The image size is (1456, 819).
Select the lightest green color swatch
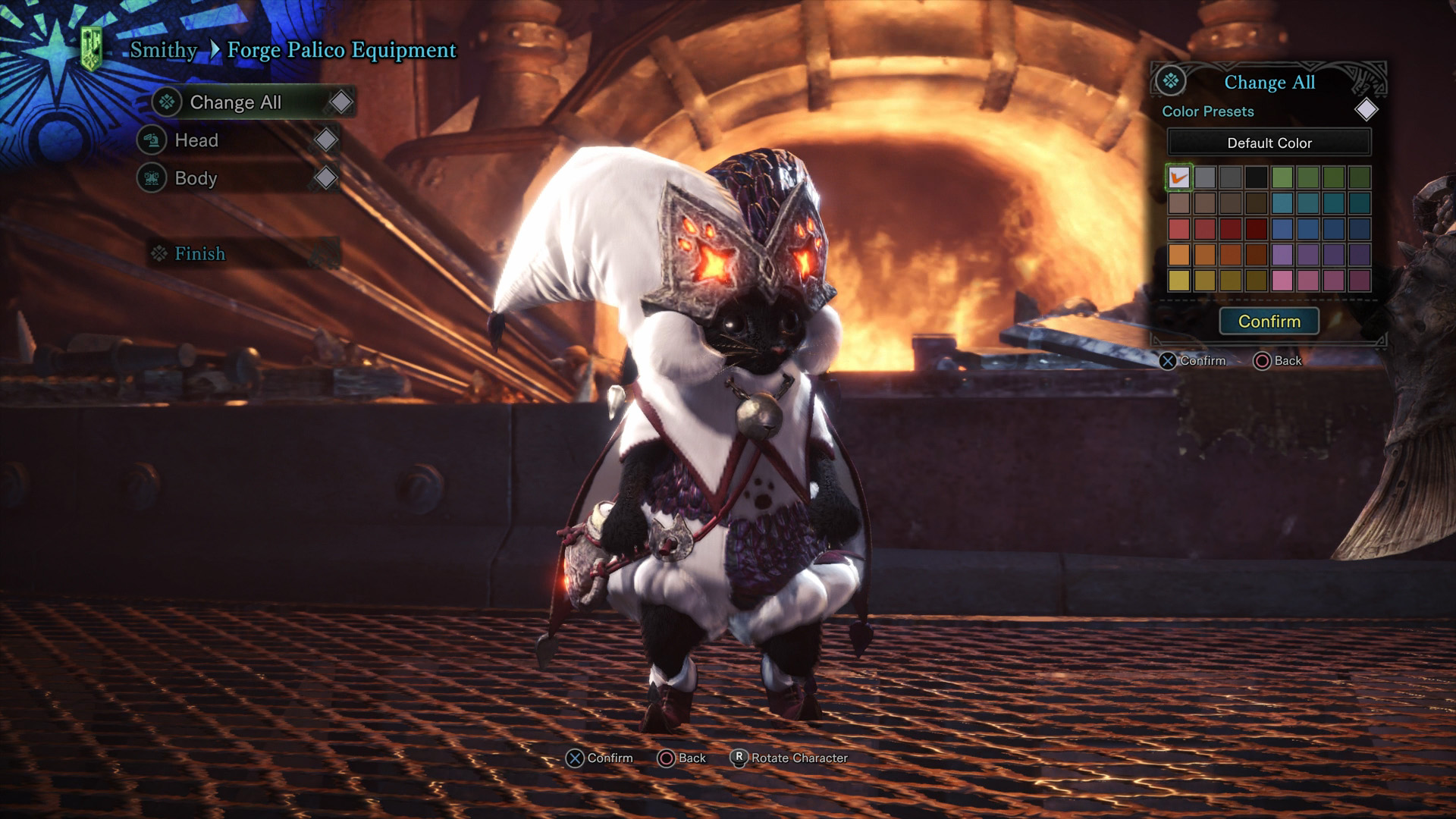[x=1282, y=177]
